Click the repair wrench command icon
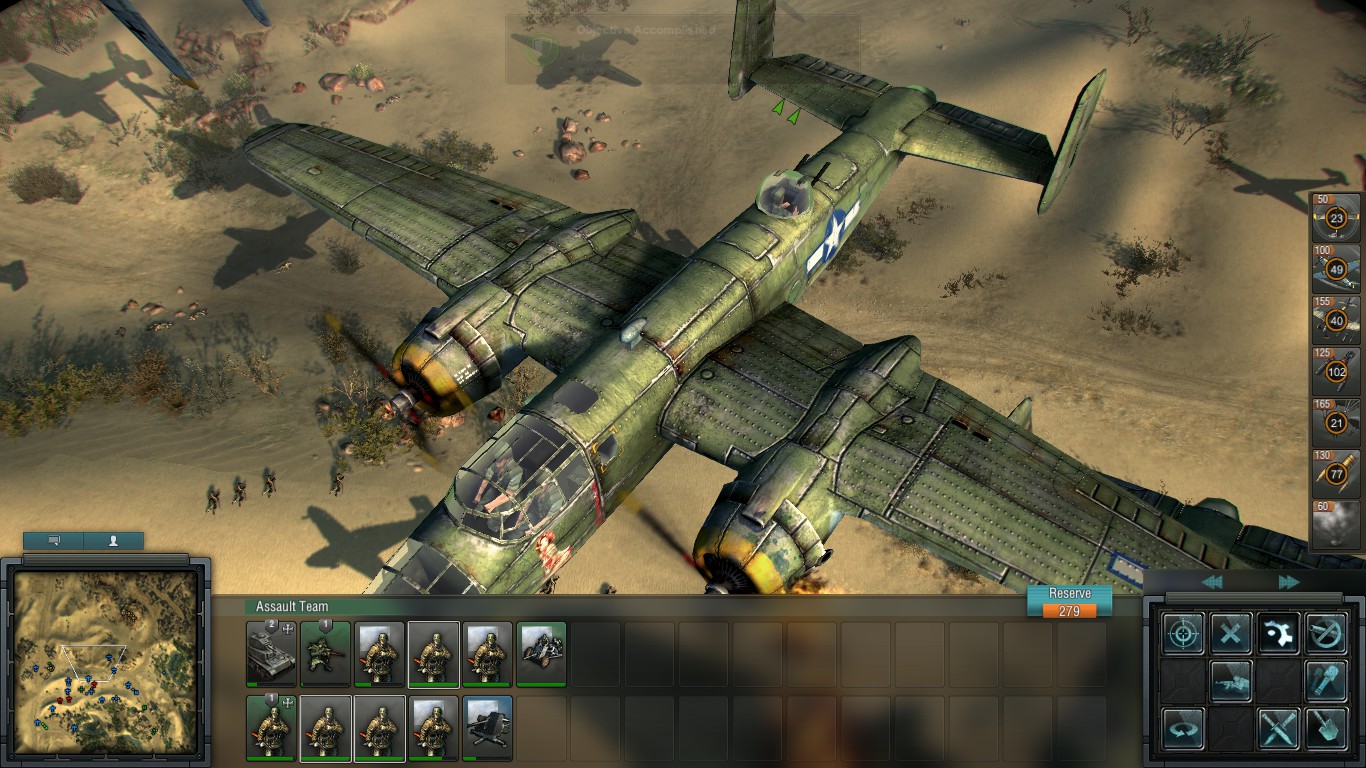Viewport: 1366px width, 768px height. (x=1279, y=635)
